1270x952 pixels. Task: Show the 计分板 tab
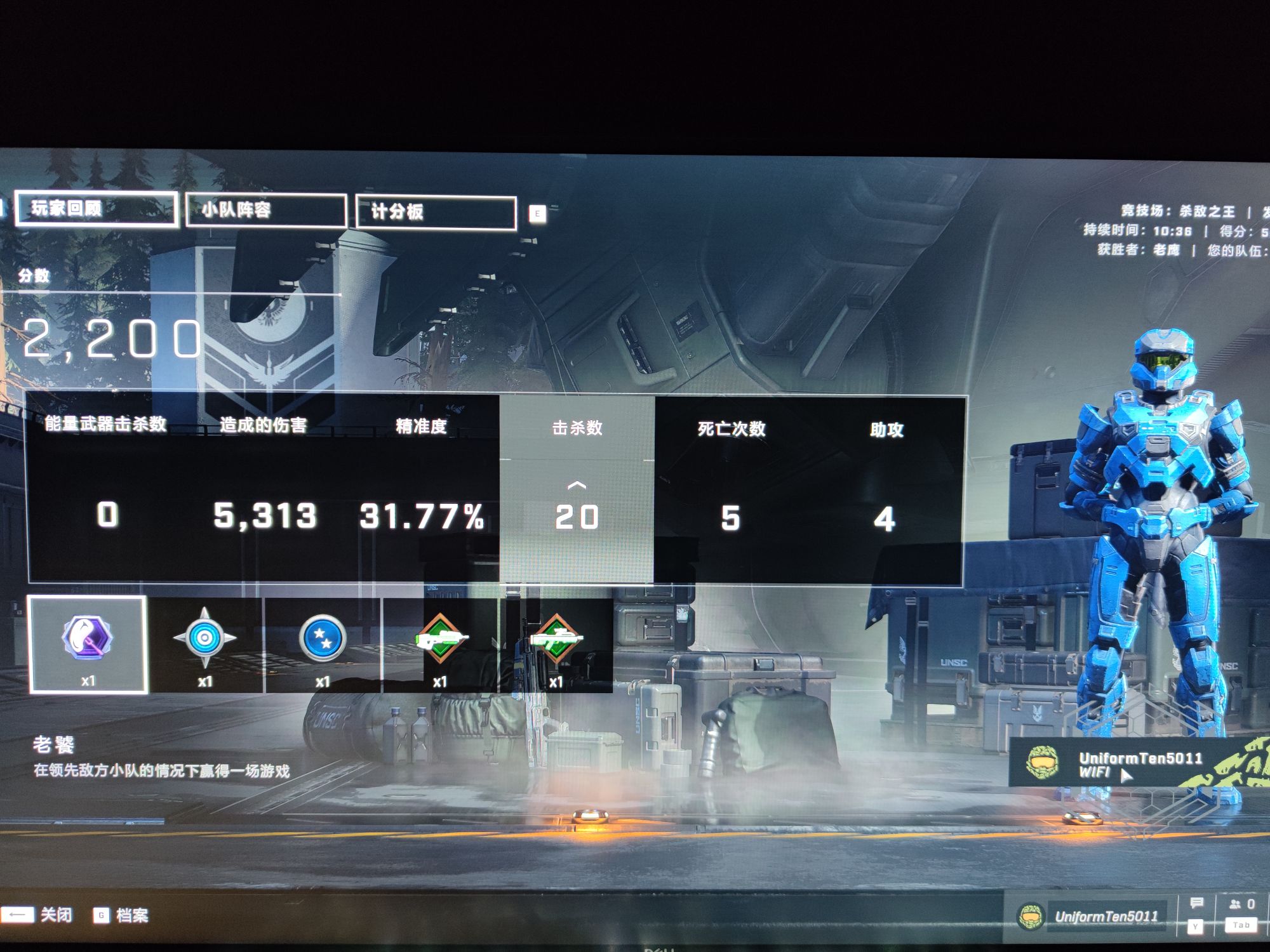pyautogui.click(x=436, y=212)
